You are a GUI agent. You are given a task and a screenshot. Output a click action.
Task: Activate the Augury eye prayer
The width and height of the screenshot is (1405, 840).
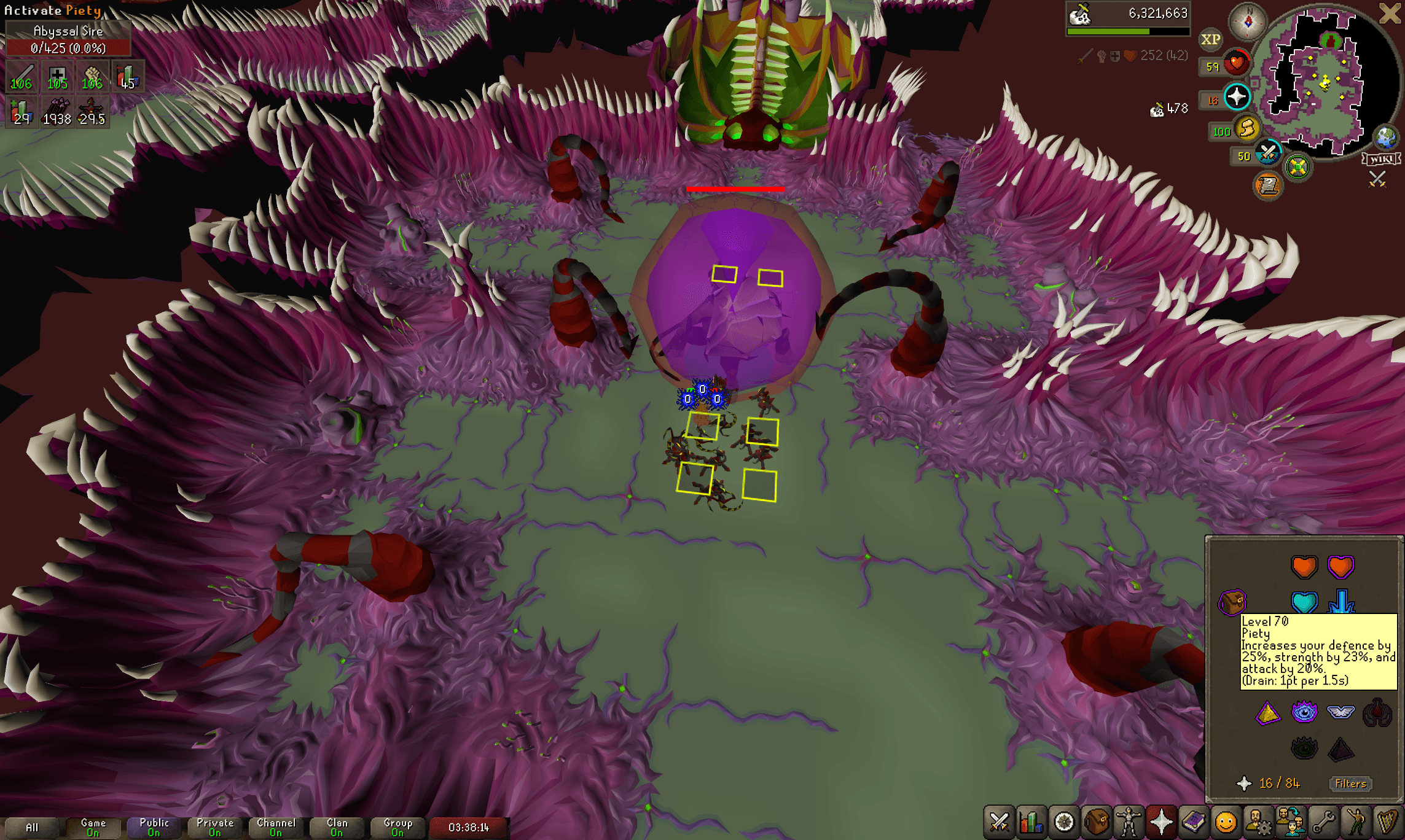pyautogui.click(x=1304, y=712)
